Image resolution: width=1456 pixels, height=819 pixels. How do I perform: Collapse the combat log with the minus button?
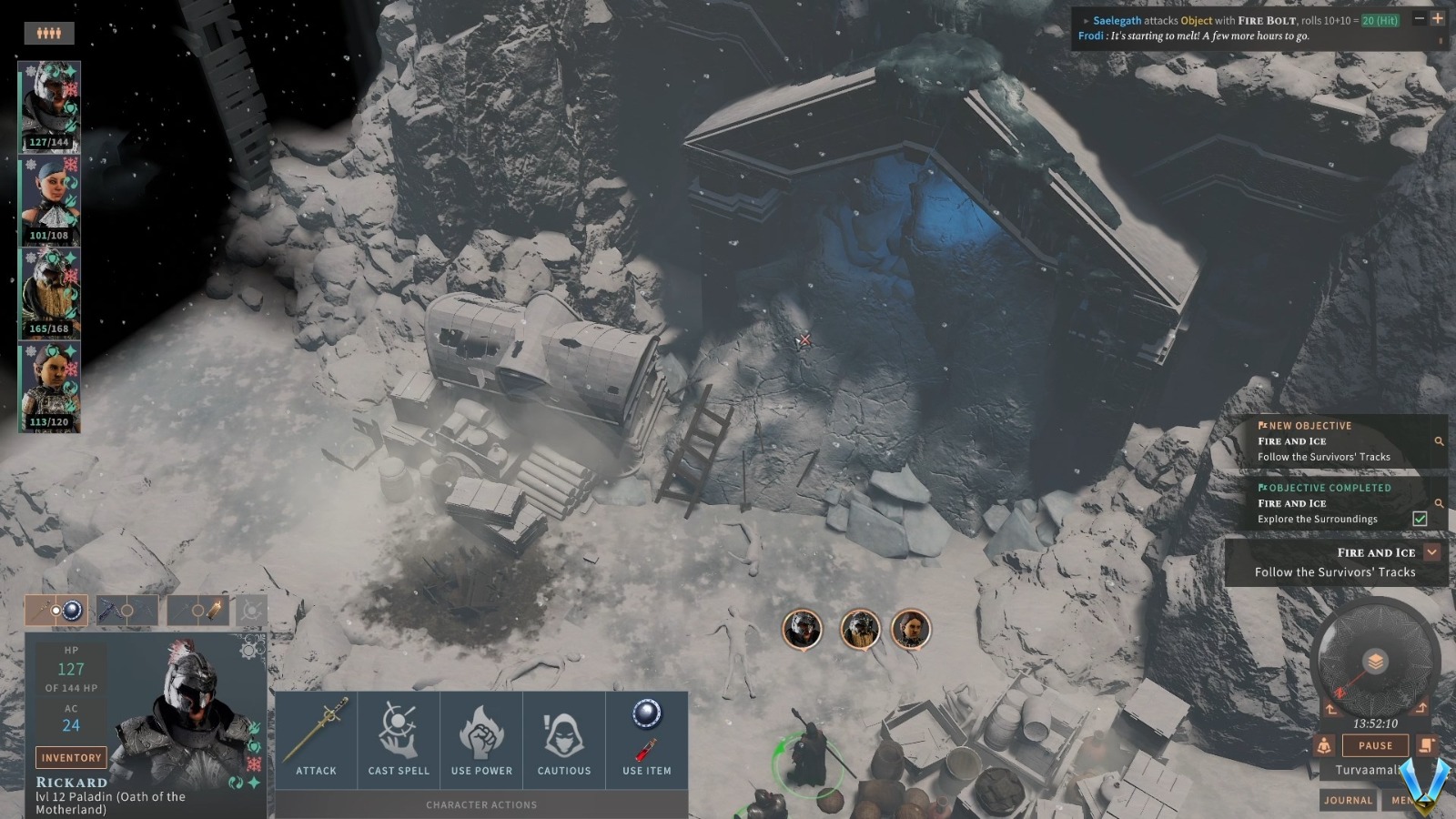(1419, 19)
